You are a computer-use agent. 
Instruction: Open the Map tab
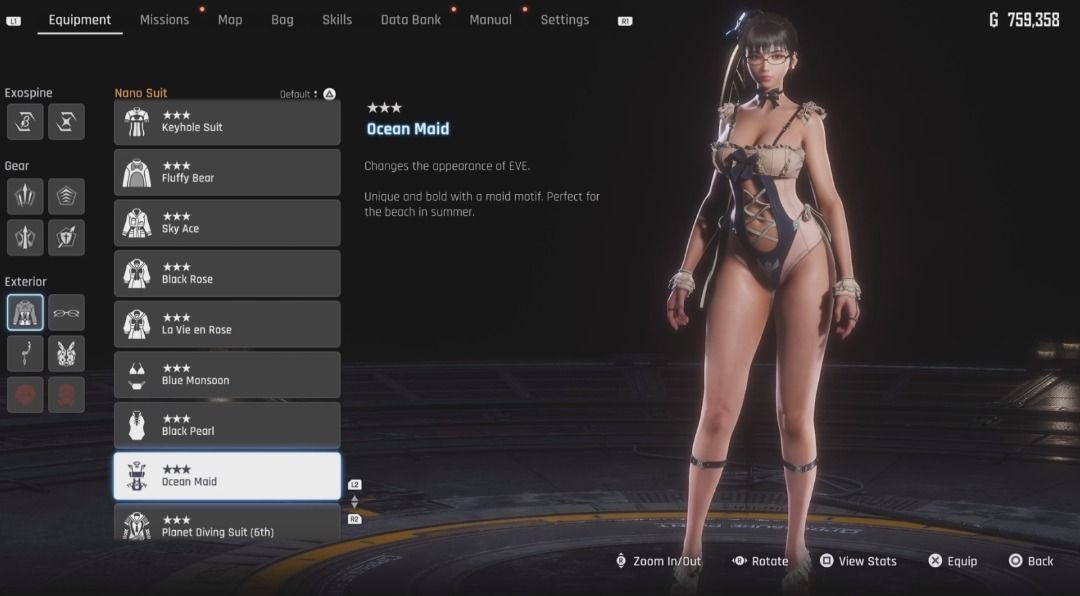tap(230, 20)
